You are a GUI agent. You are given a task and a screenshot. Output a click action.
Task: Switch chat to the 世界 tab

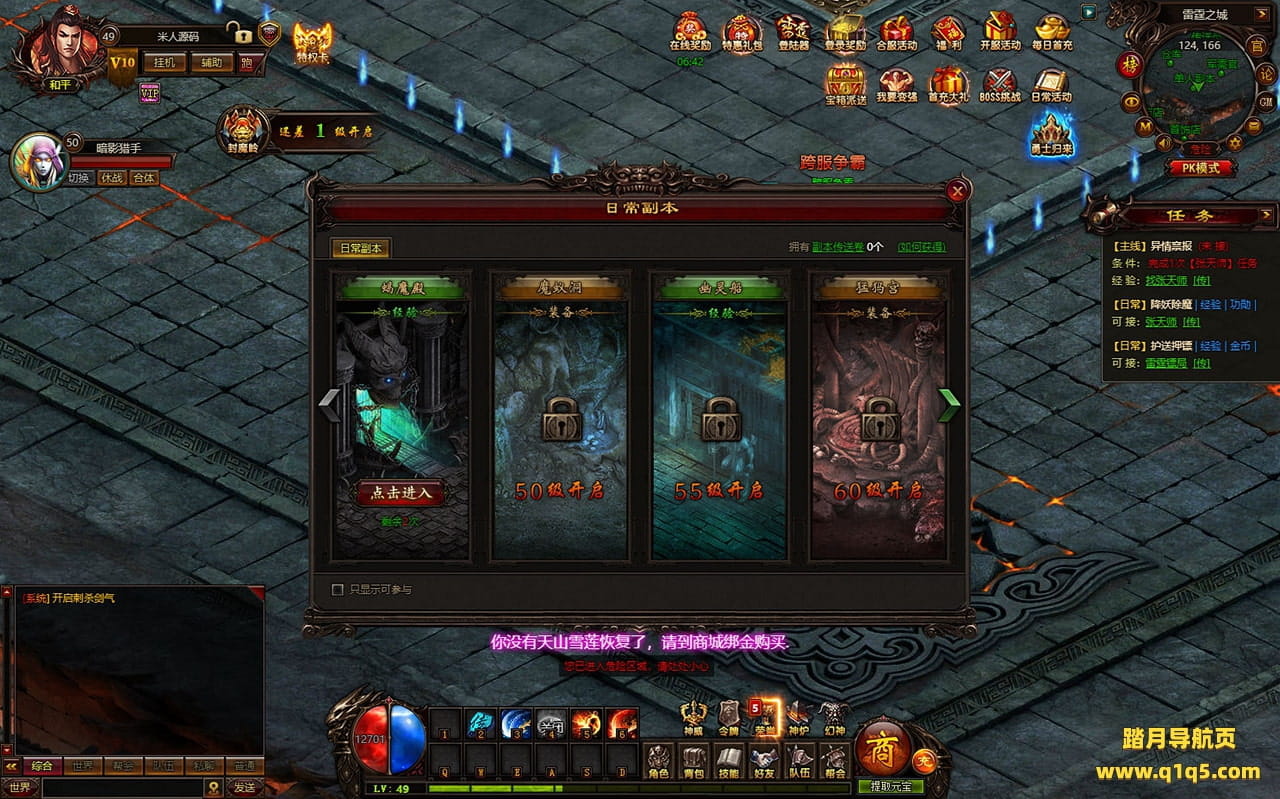point(83,766)
